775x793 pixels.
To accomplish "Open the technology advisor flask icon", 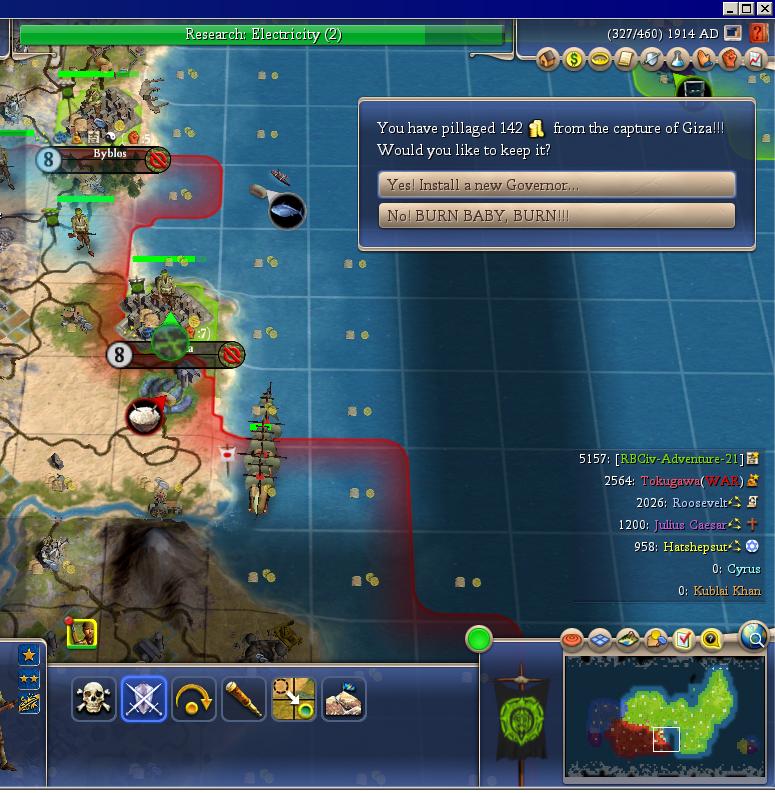I will pyautogui.click(x=678, y=60).
